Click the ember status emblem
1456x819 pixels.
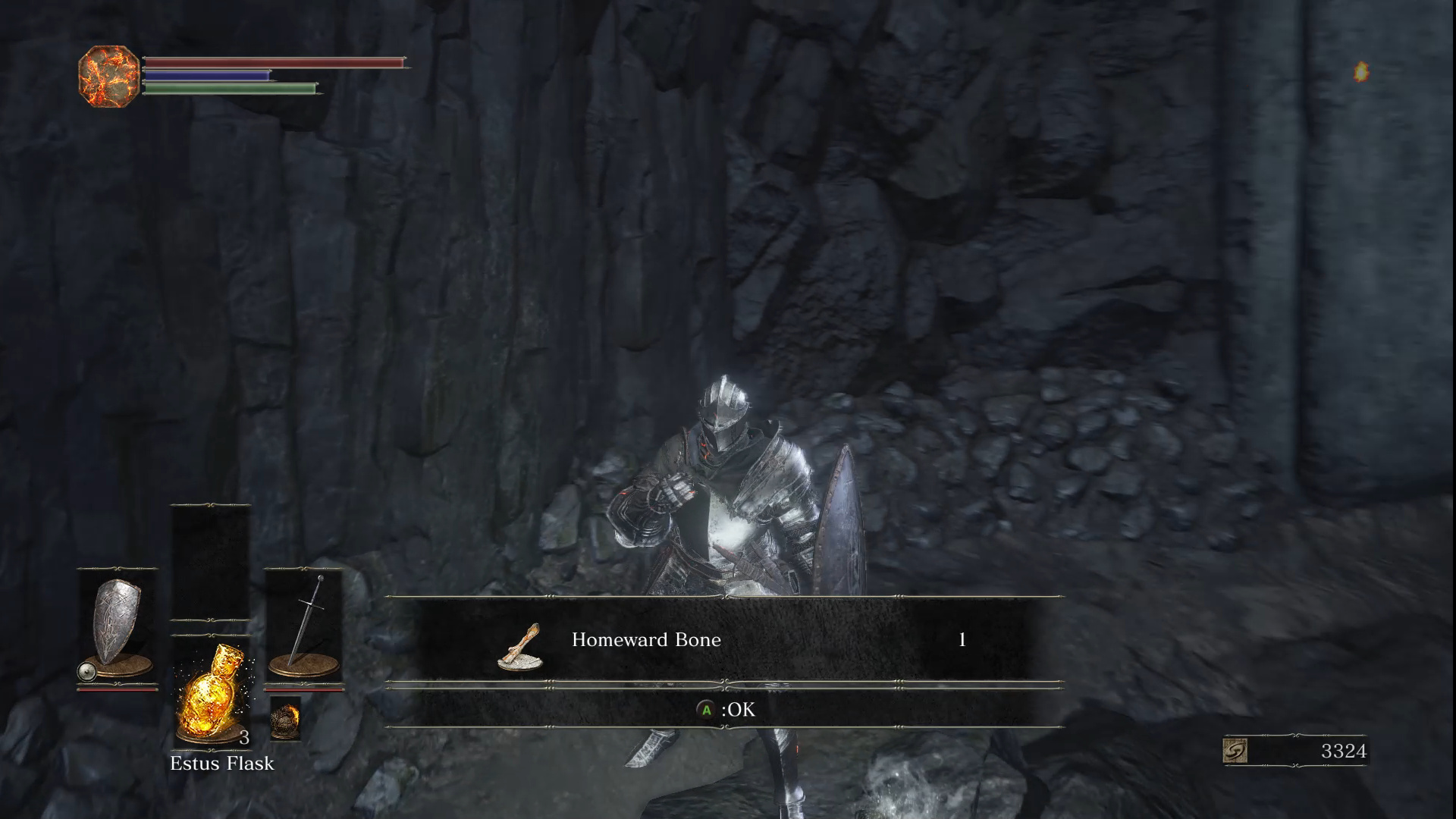click(109, 76)
